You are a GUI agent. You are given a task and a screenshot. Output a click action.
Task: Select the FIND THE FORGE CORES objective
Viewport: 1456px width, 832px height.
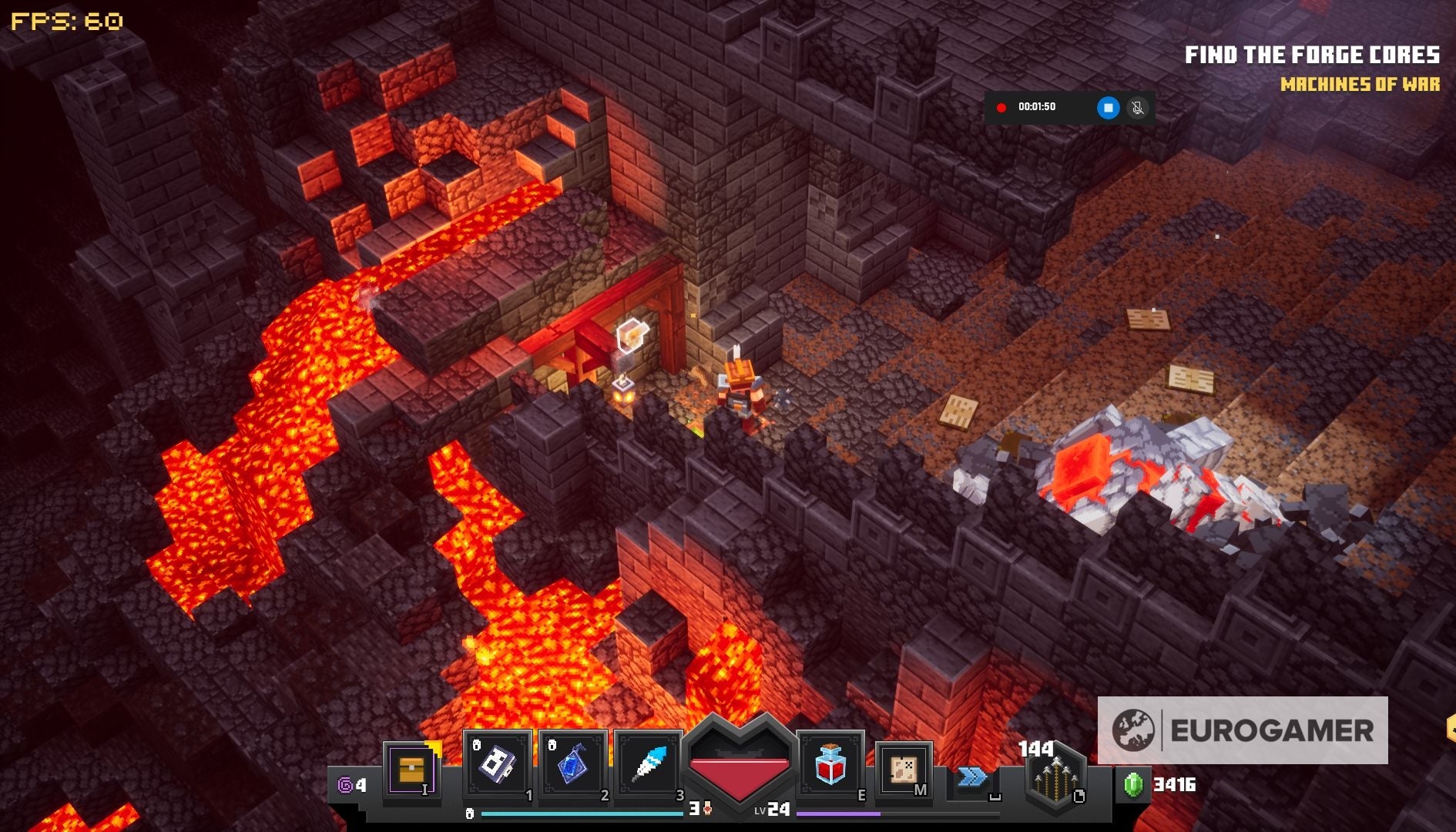pos(1313,54)
